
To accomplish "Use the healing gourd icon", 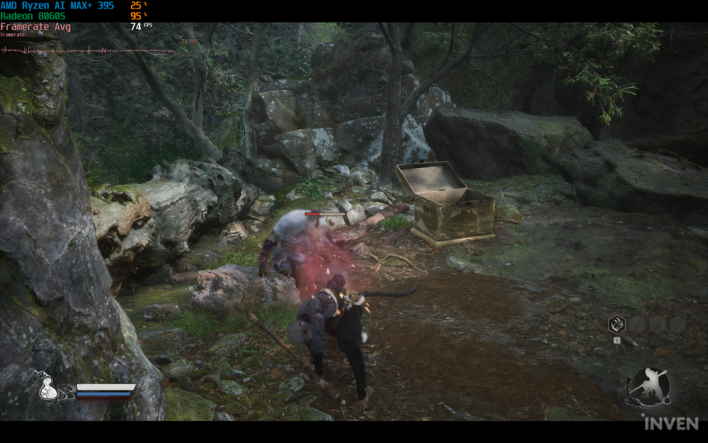I will coord(48,389).
